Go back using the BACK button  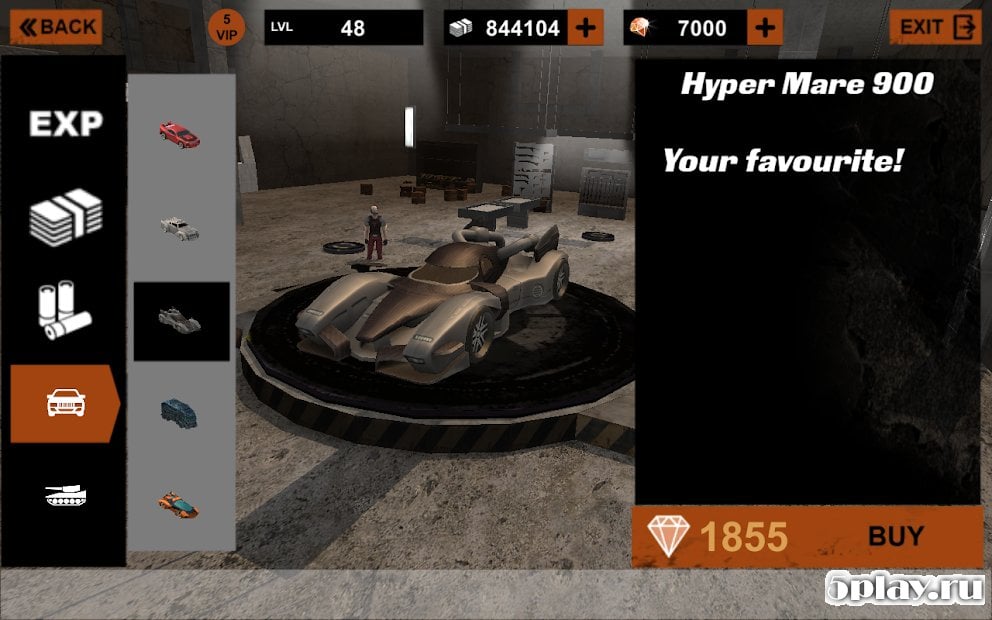click(x=56, y=27)
